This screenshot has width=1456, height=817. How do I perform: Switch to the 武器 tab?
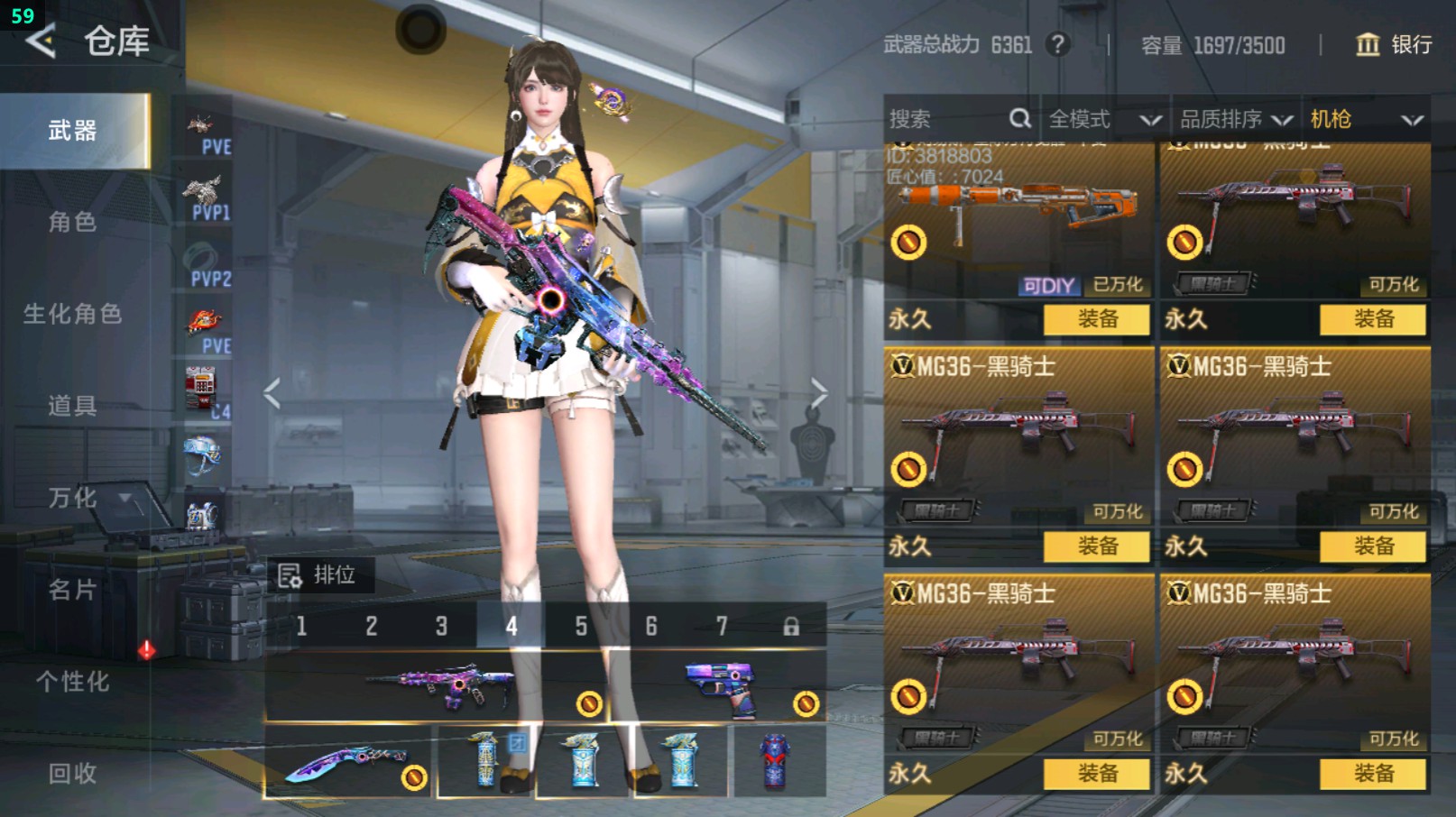click(x=73, y=131)
